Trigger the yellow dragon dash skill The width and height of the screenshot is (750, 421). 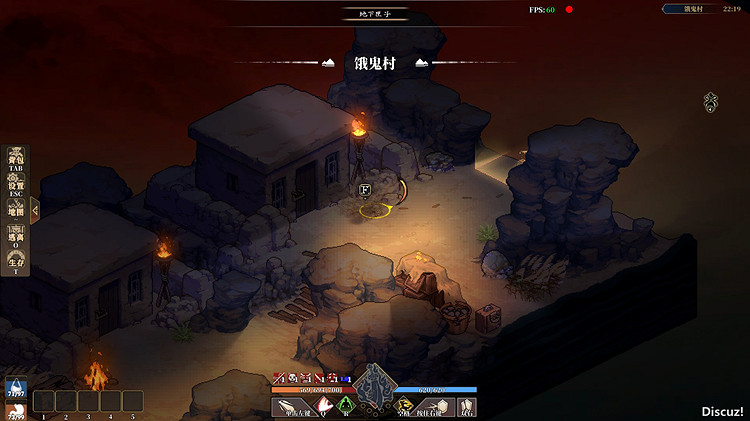[405, 406]
